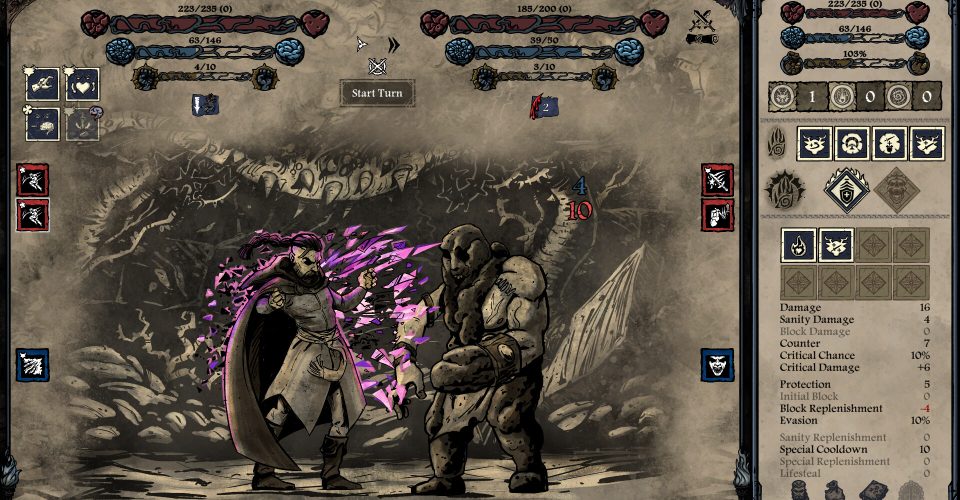
Task: Click the blue arrow status banner
Action: (x=206, y=103)
